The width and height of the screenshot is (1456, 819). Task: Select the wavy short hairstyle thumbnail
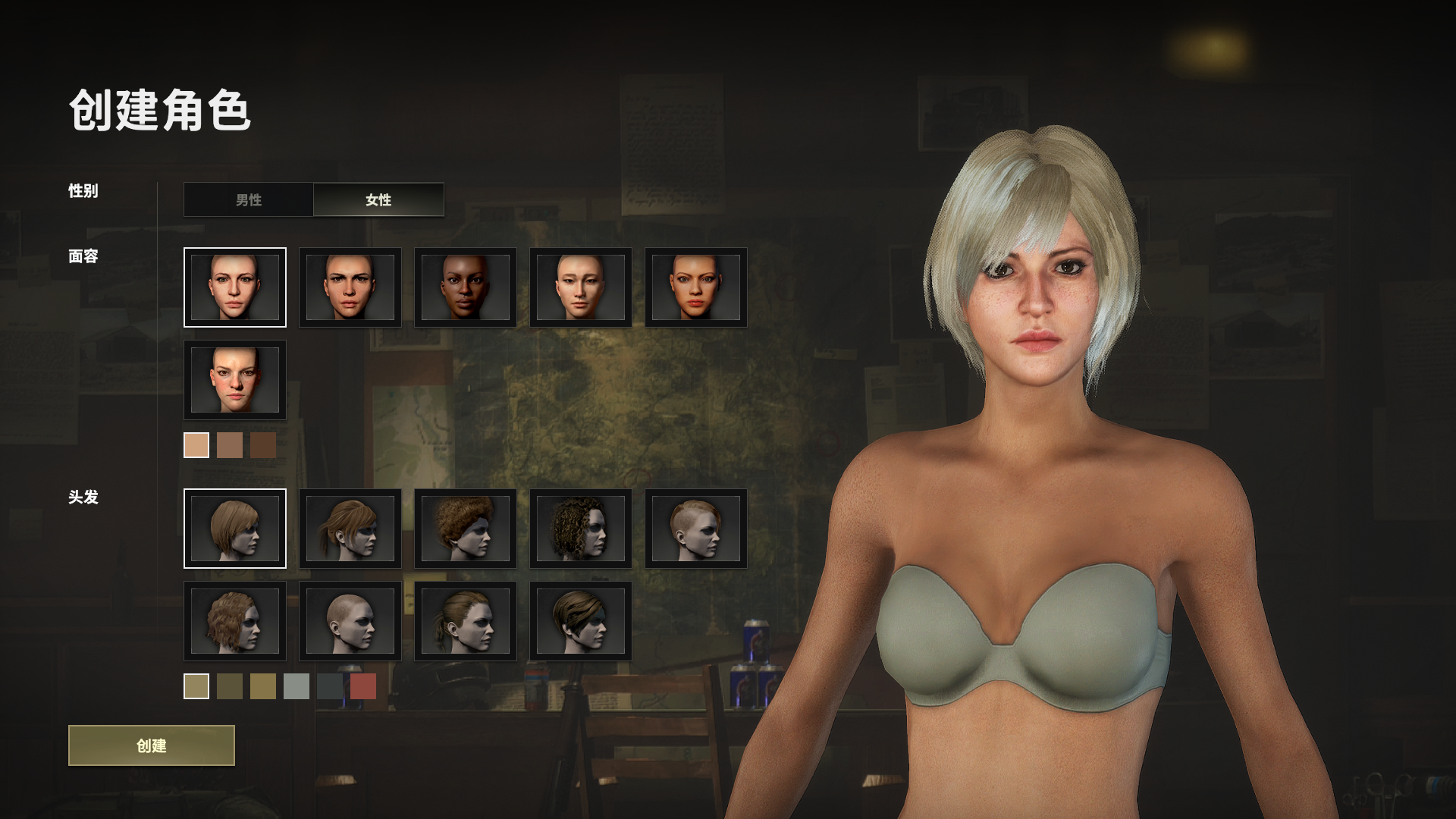[235, 621]
